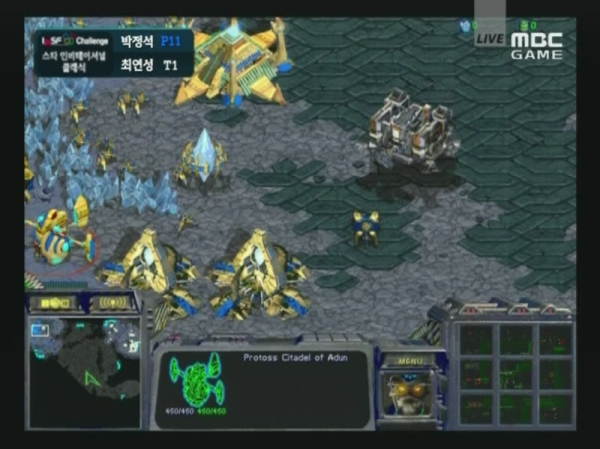
Task: Open the MENU button above the portrait
Action: point(410,360)
